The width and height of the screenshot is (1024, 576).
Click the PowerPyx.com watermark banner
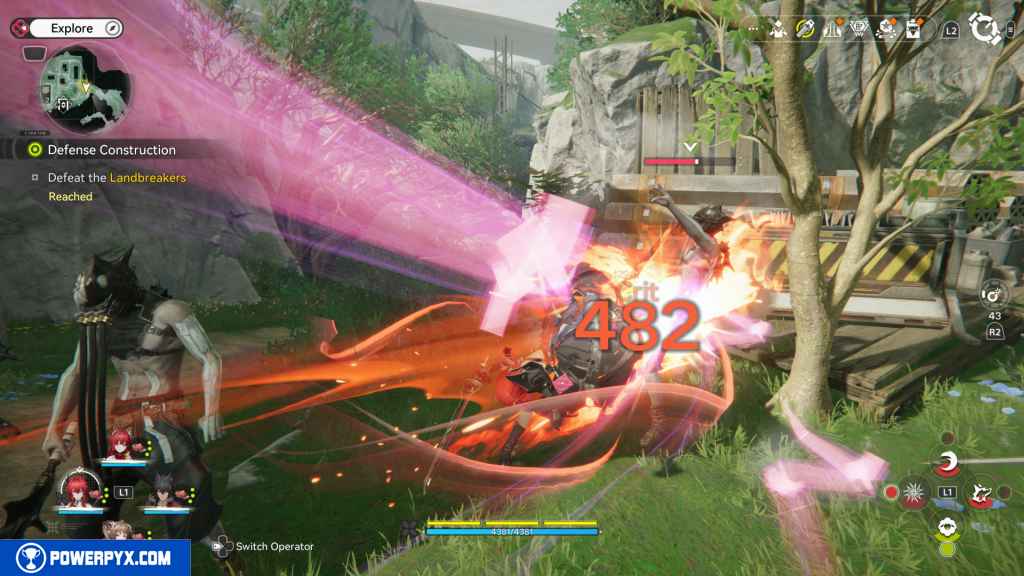pos(95,557)
